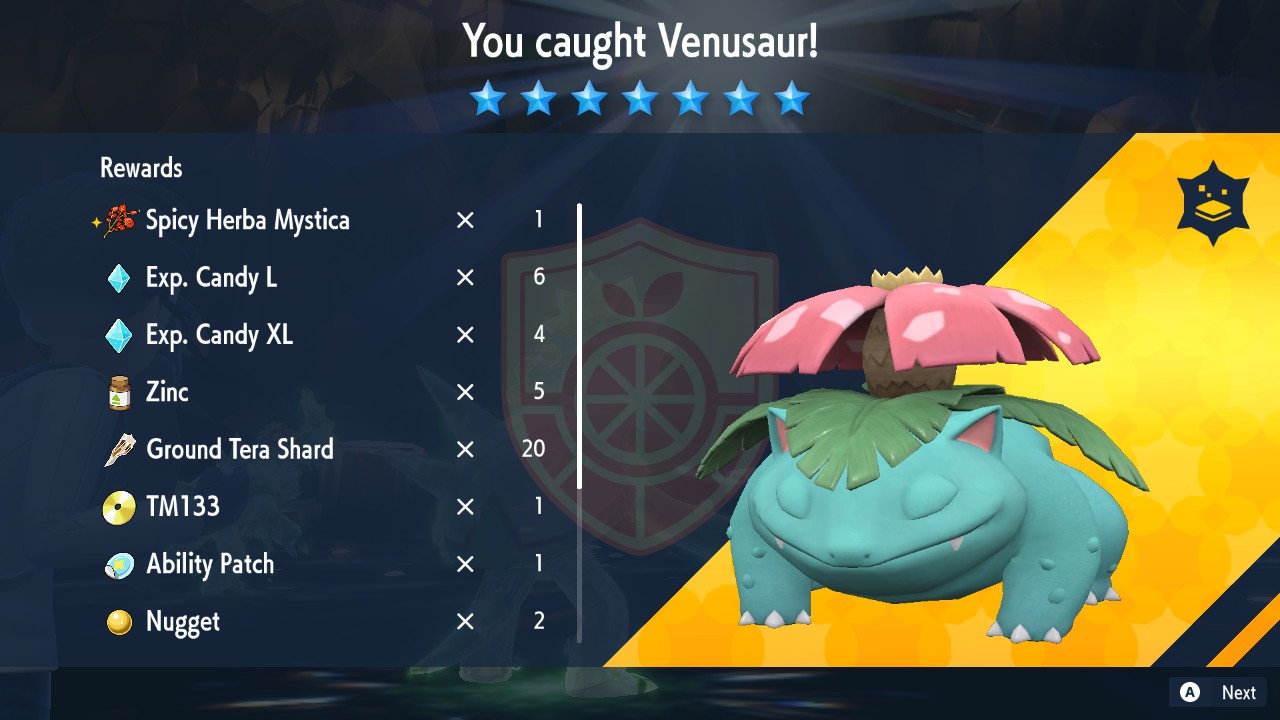Click the A button prompt icon
This screenshot has width=1280, height=720.
(x=1190, y=692)
